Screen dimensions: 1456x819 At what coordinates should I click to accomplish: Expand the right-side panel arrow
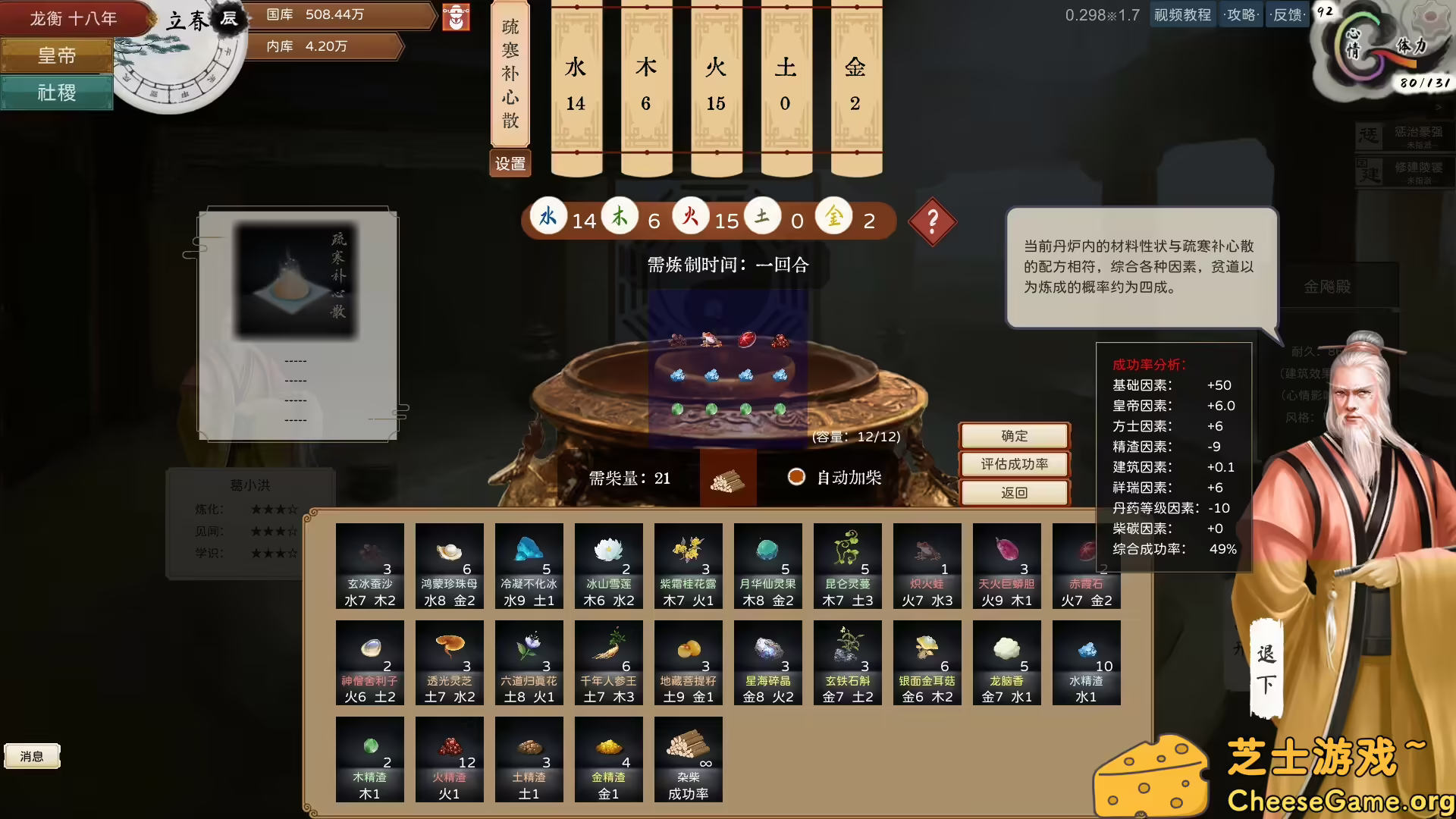tap(1439, 108)
